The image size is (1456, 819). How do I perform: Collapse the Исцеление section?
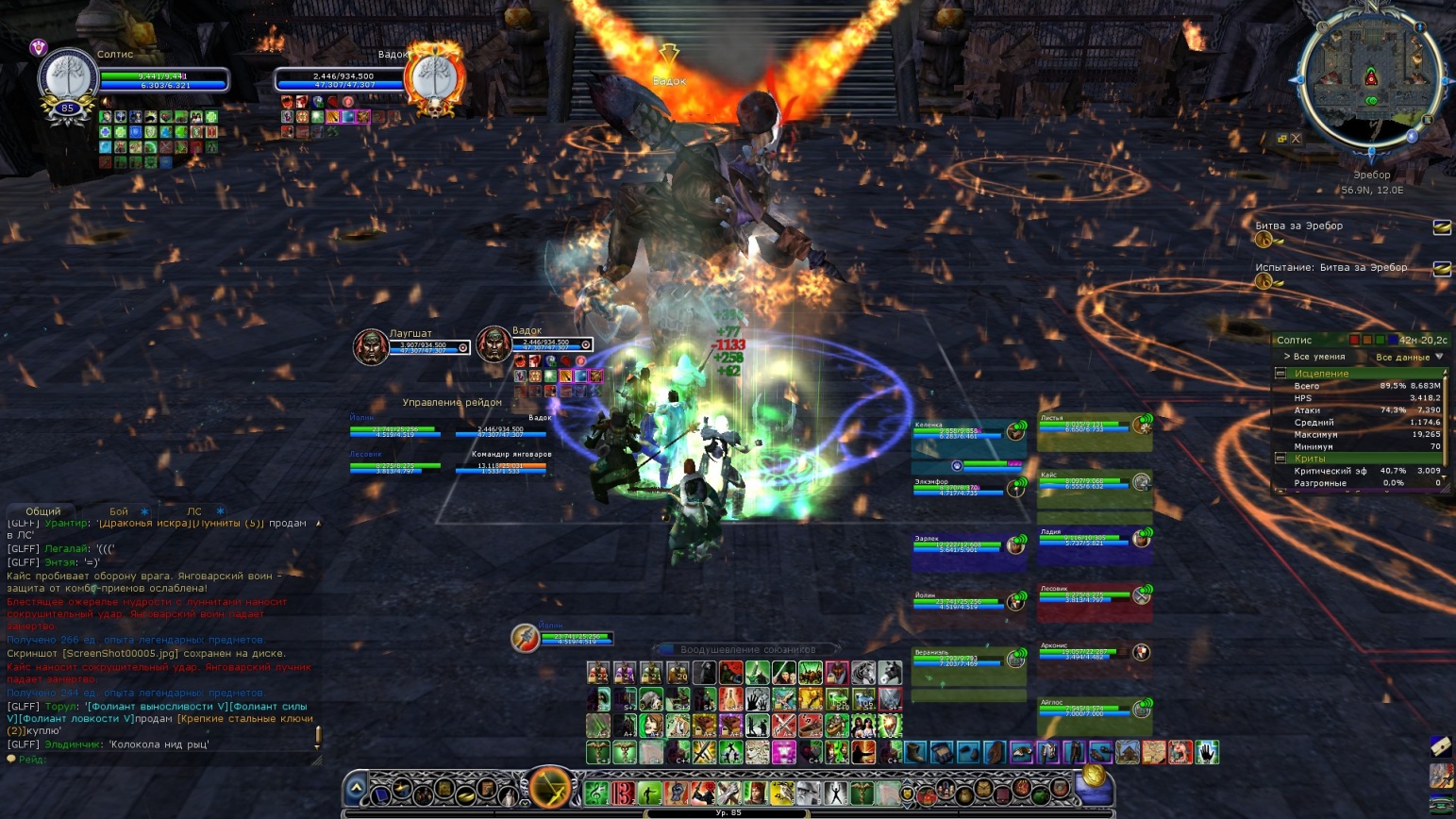click(1281, 374)
